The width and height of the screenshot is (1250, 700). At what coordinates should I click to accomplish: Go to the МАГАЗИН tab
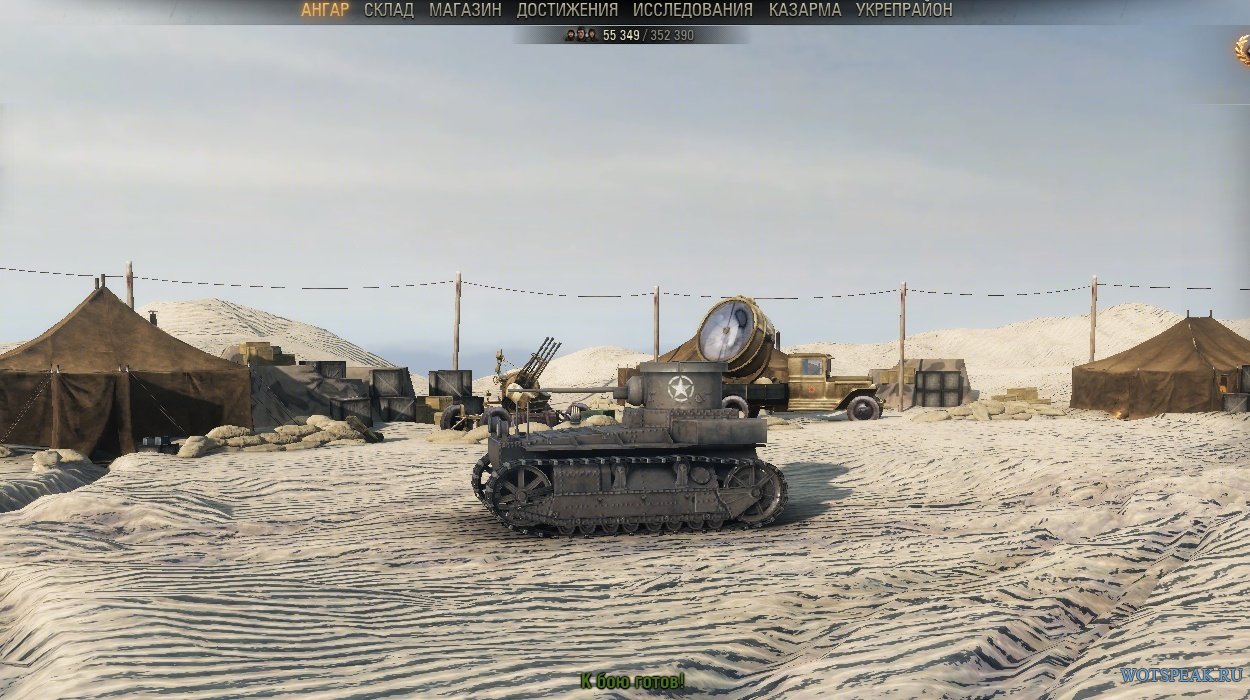pos(464,10)
